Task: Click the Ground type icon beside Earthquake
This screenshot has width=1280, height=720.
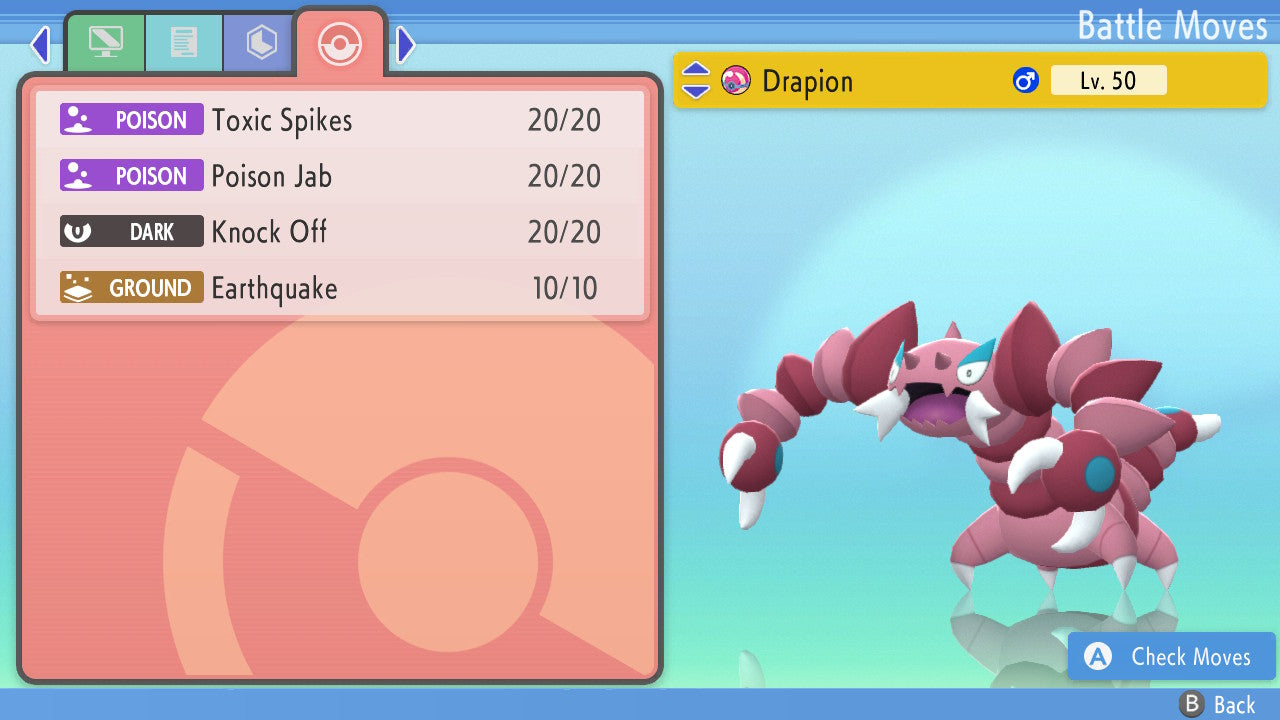Action: pos(131,287)
